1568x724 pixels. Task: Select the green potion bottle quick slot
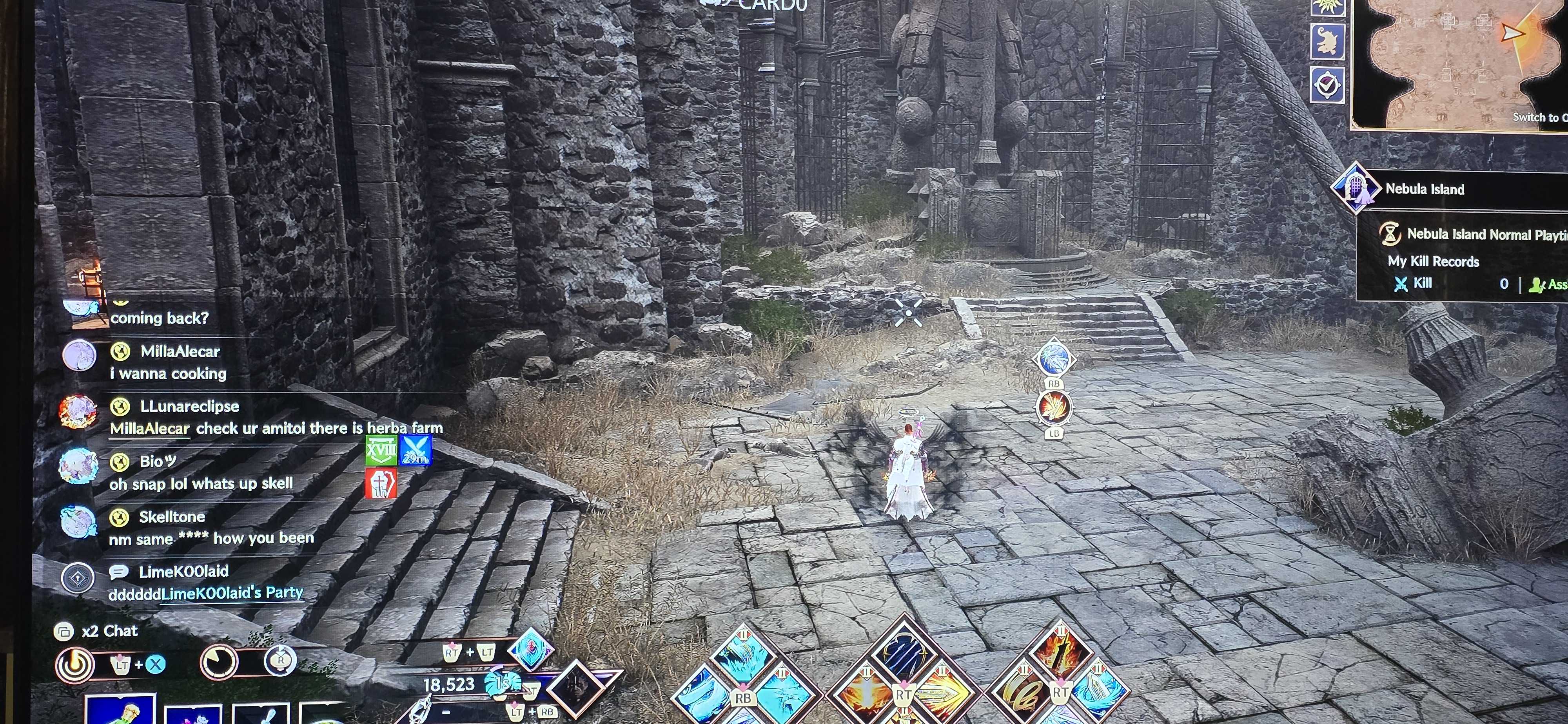(120, 711)
